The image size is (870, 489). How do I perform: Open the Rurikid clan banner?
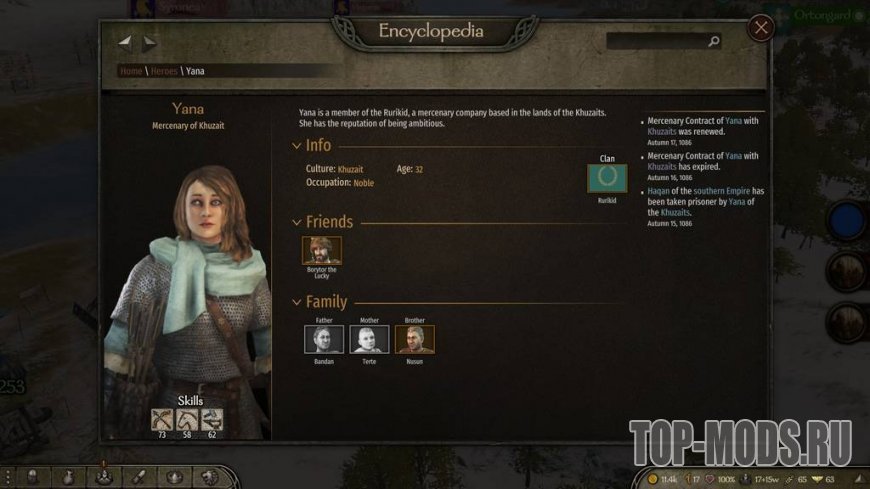pyautogui.click(x=607, y=178)
